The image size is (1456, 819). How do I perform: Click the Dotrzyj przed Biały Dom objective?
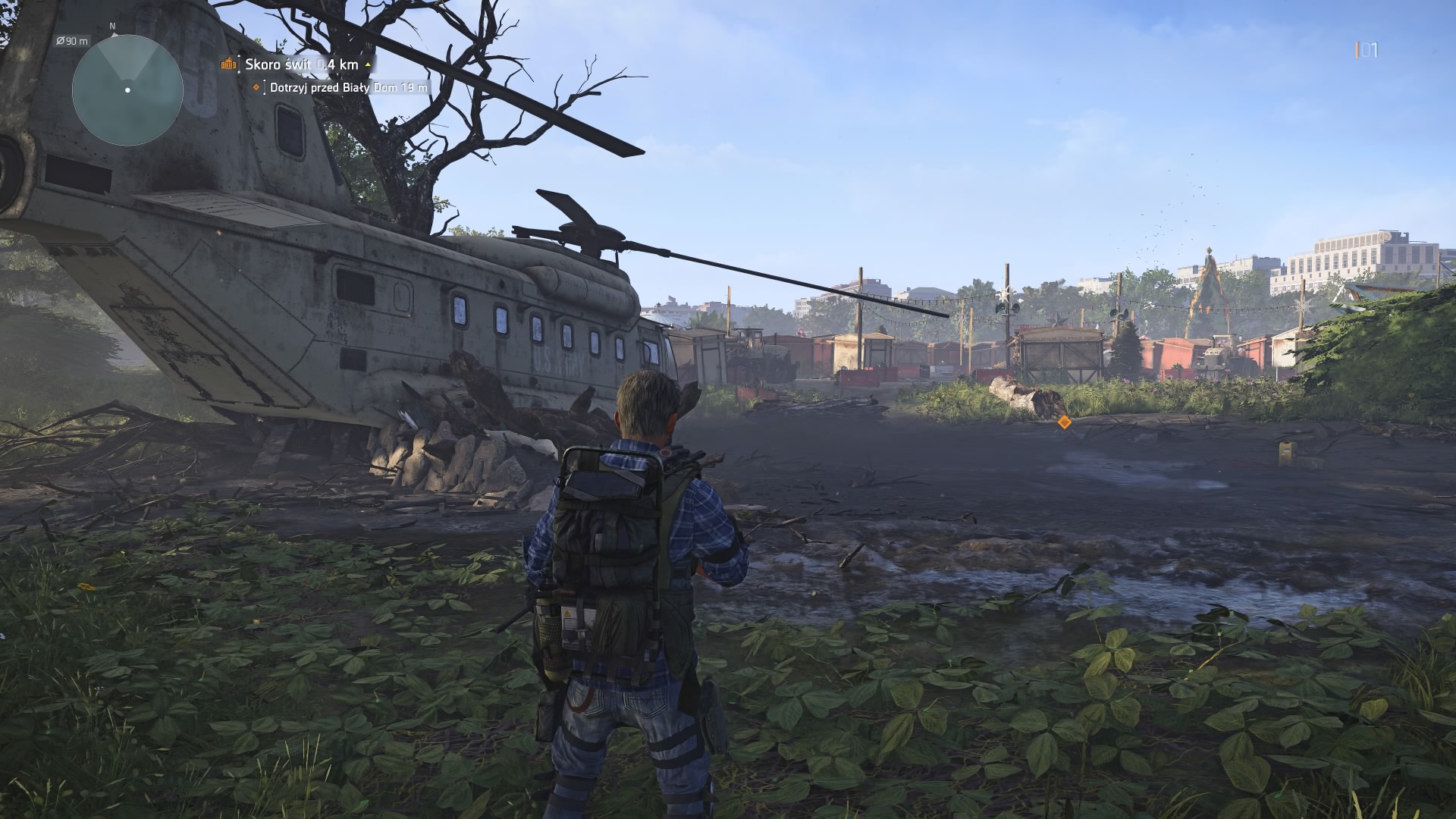pyautogui.click(x=347, y=87)
